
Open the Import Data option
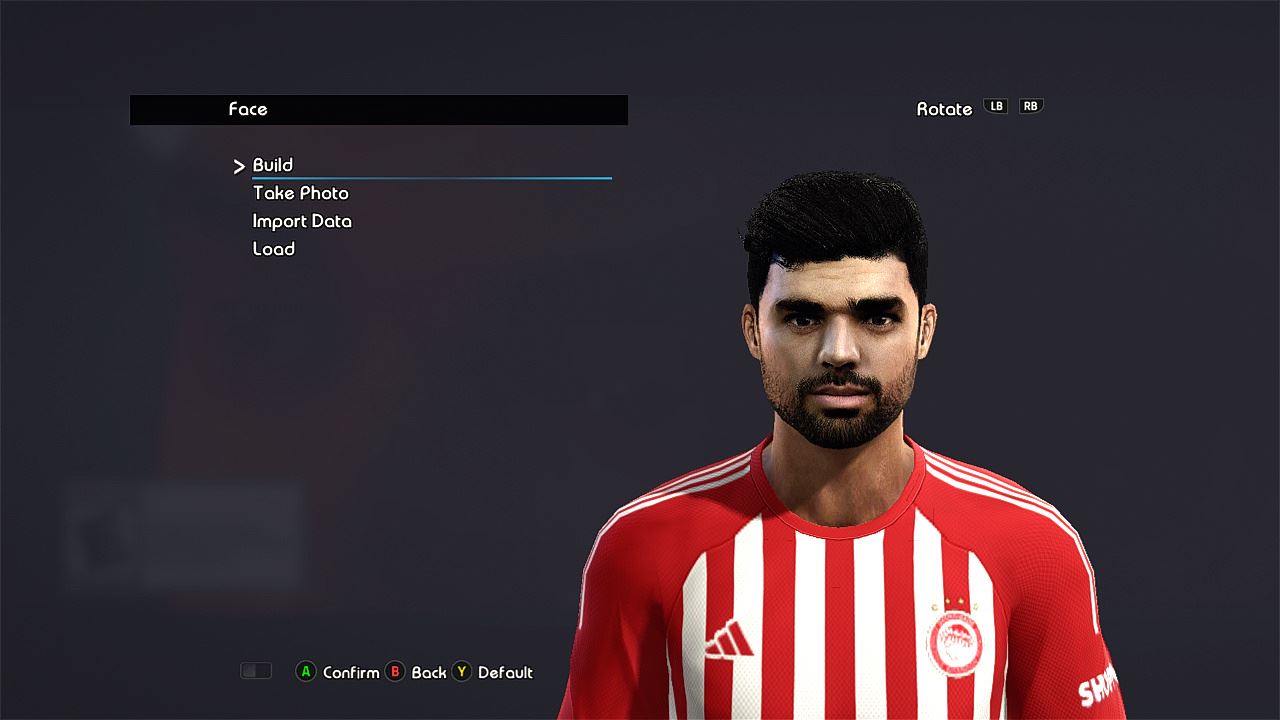(302, 221)
